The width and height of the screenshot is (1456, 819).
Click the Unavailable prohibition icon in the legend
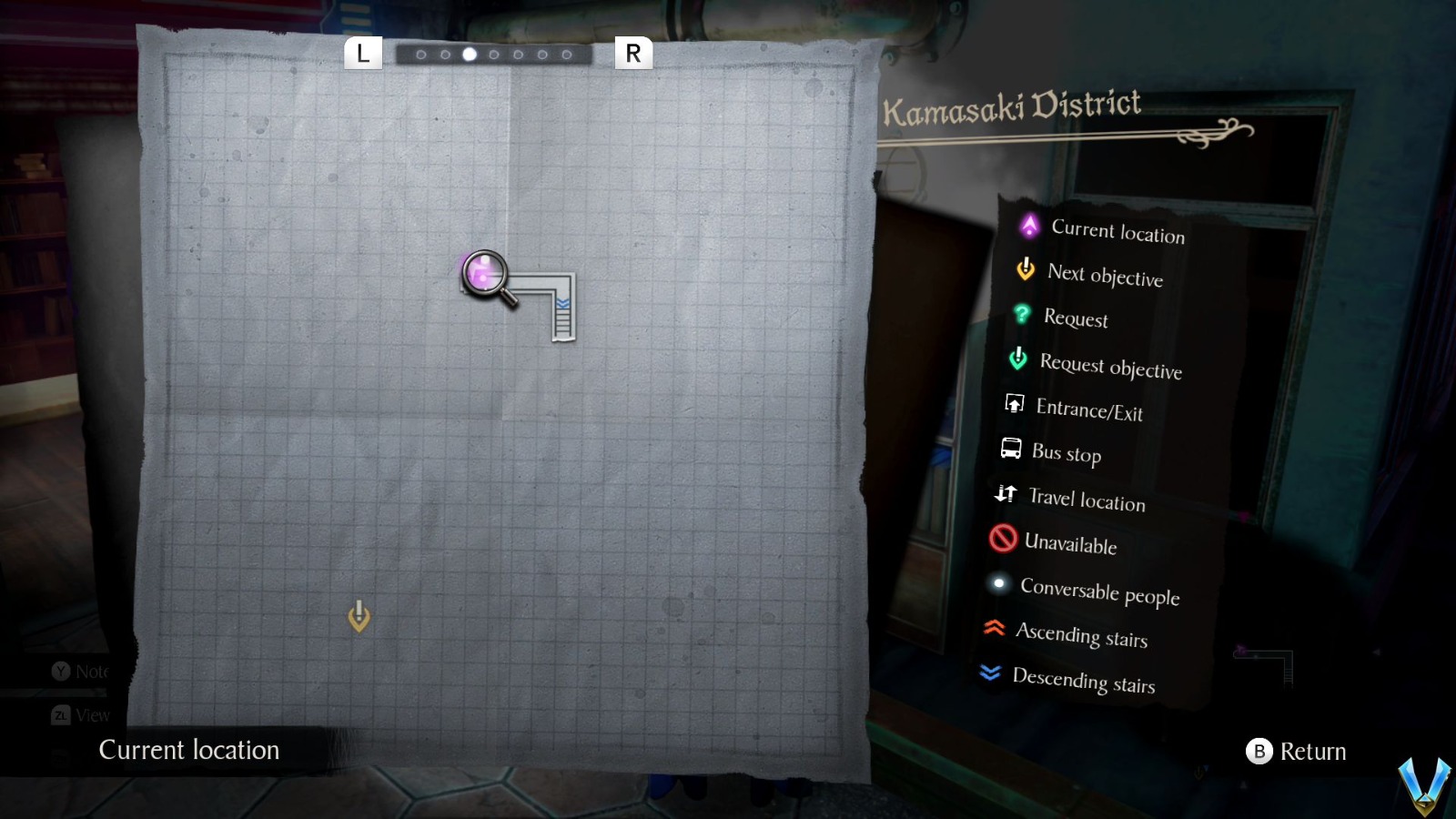click(1002, 540)
